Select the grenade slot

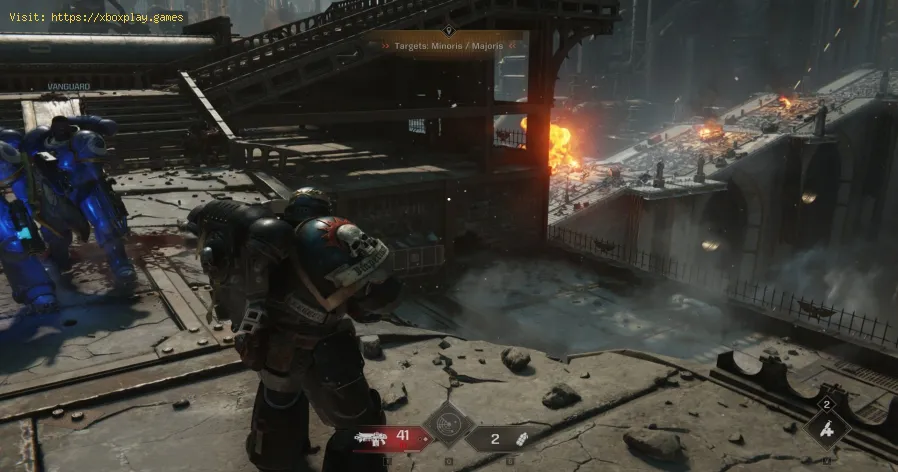pyautogui.click(x=500, y=437)
